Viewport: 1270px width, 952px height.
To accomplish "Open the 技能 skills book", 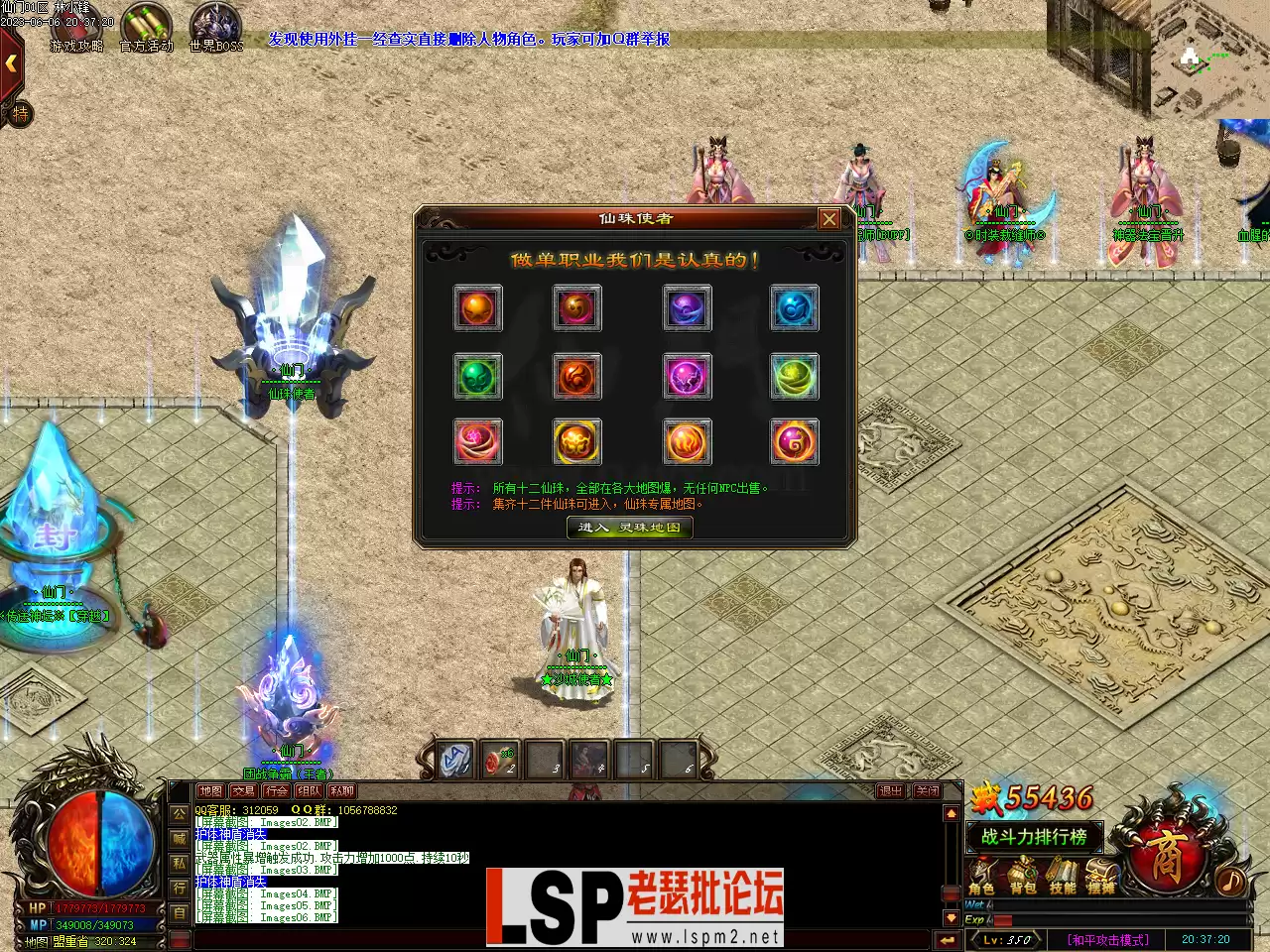I will pos(1062,877).
